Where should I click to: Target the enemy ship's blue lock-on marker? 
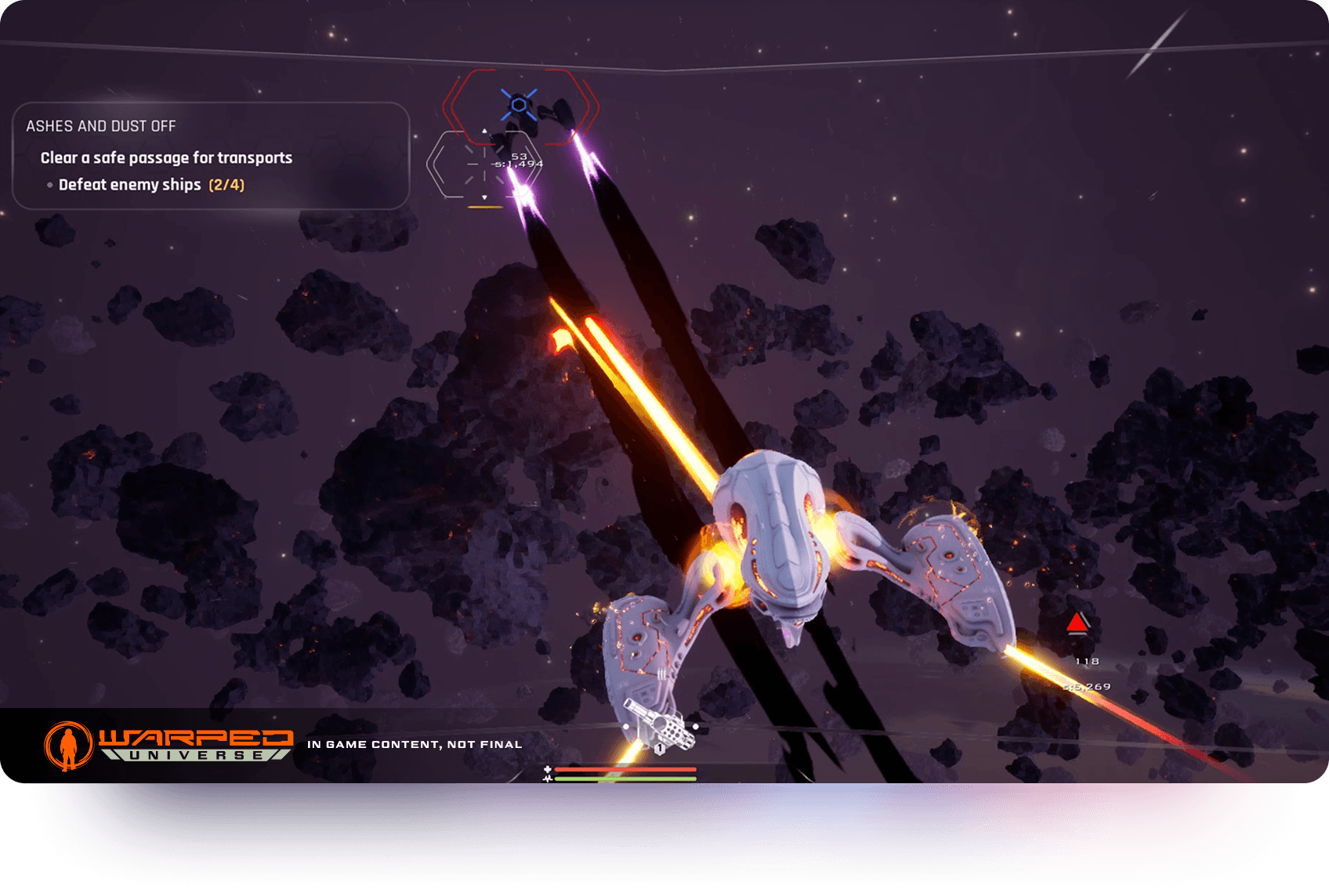(x=519, y=104)
